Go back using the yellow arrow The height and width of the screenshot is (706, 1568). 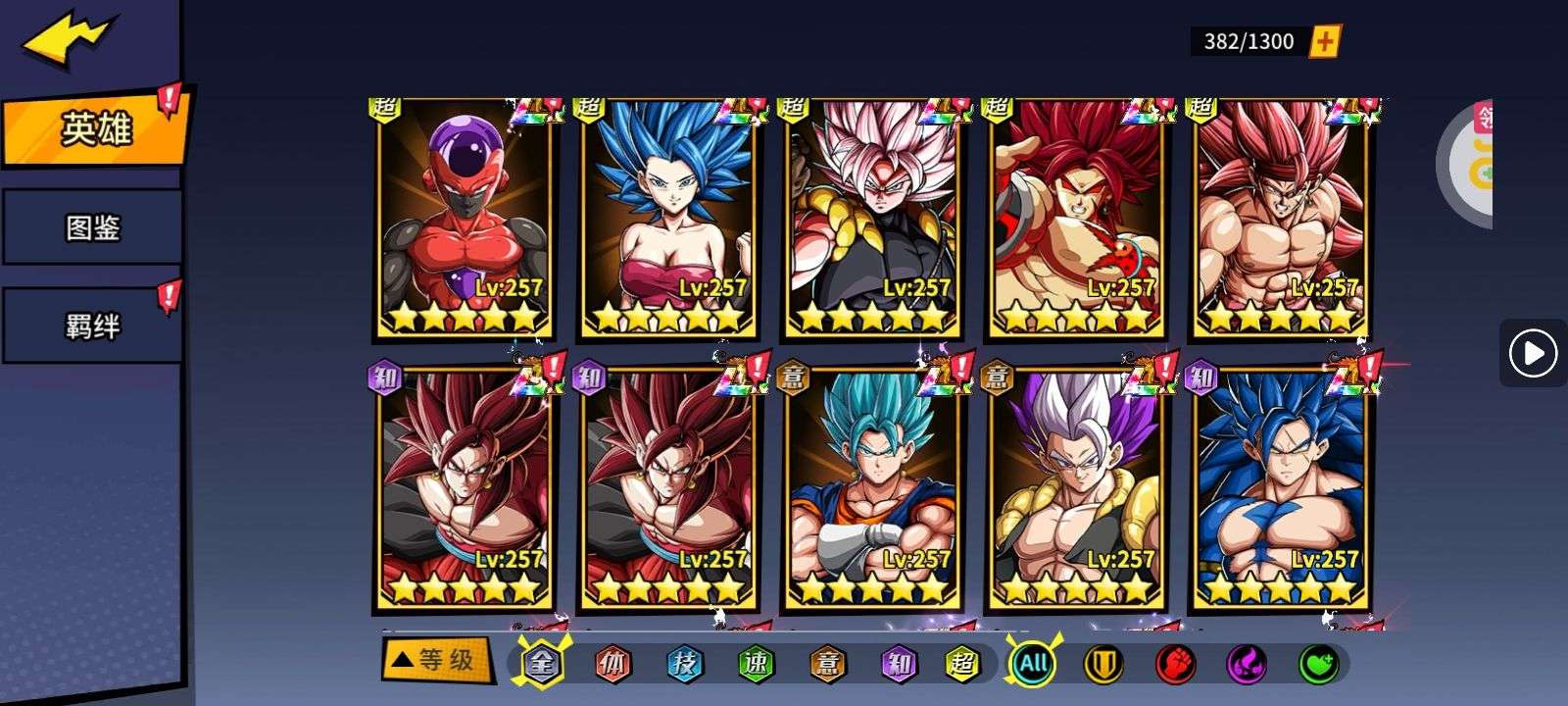(70, 40)
